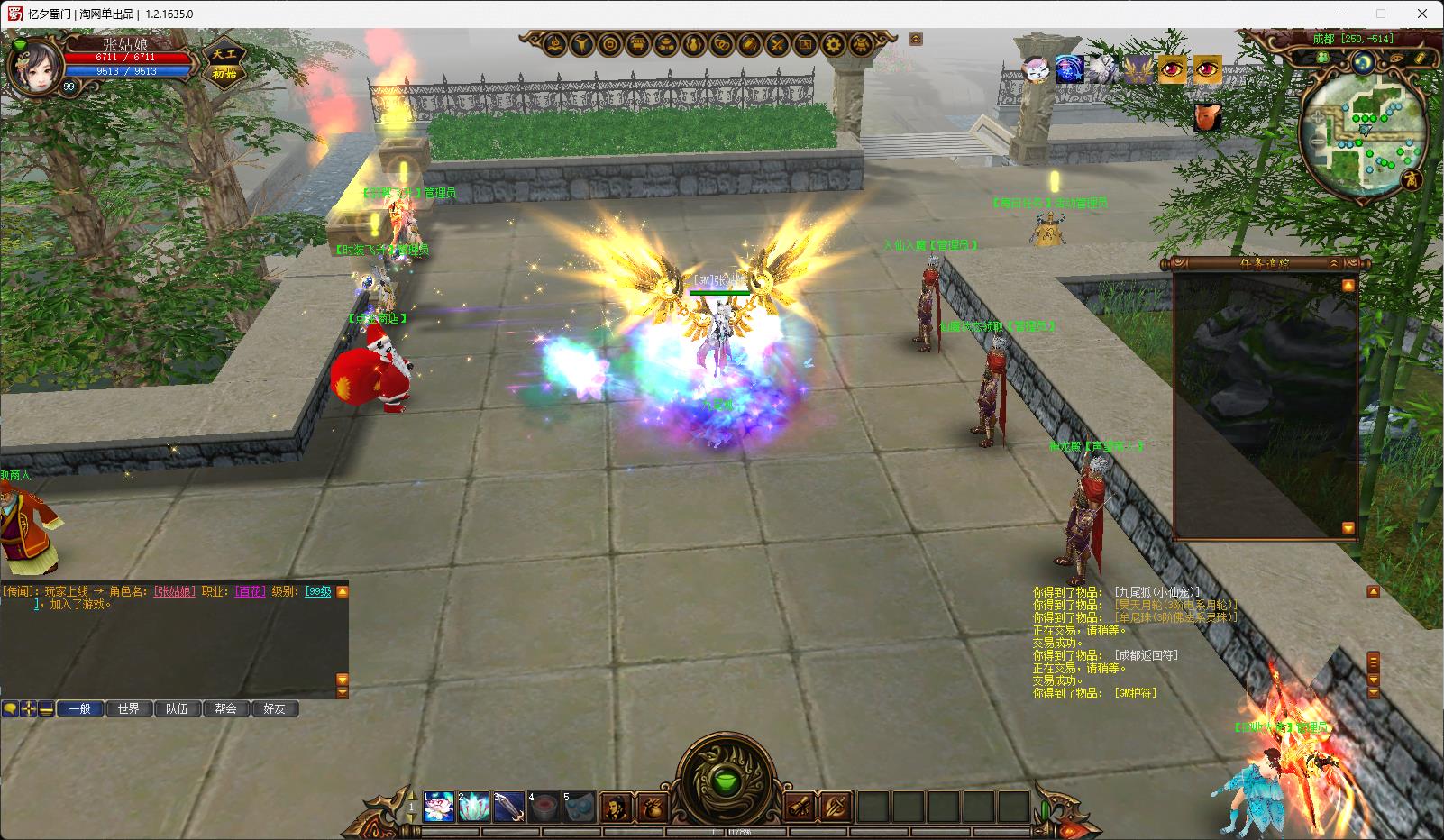Open the 好友 chat tab
Screen dimensions: 1444x840
click(x=275, y=709)
